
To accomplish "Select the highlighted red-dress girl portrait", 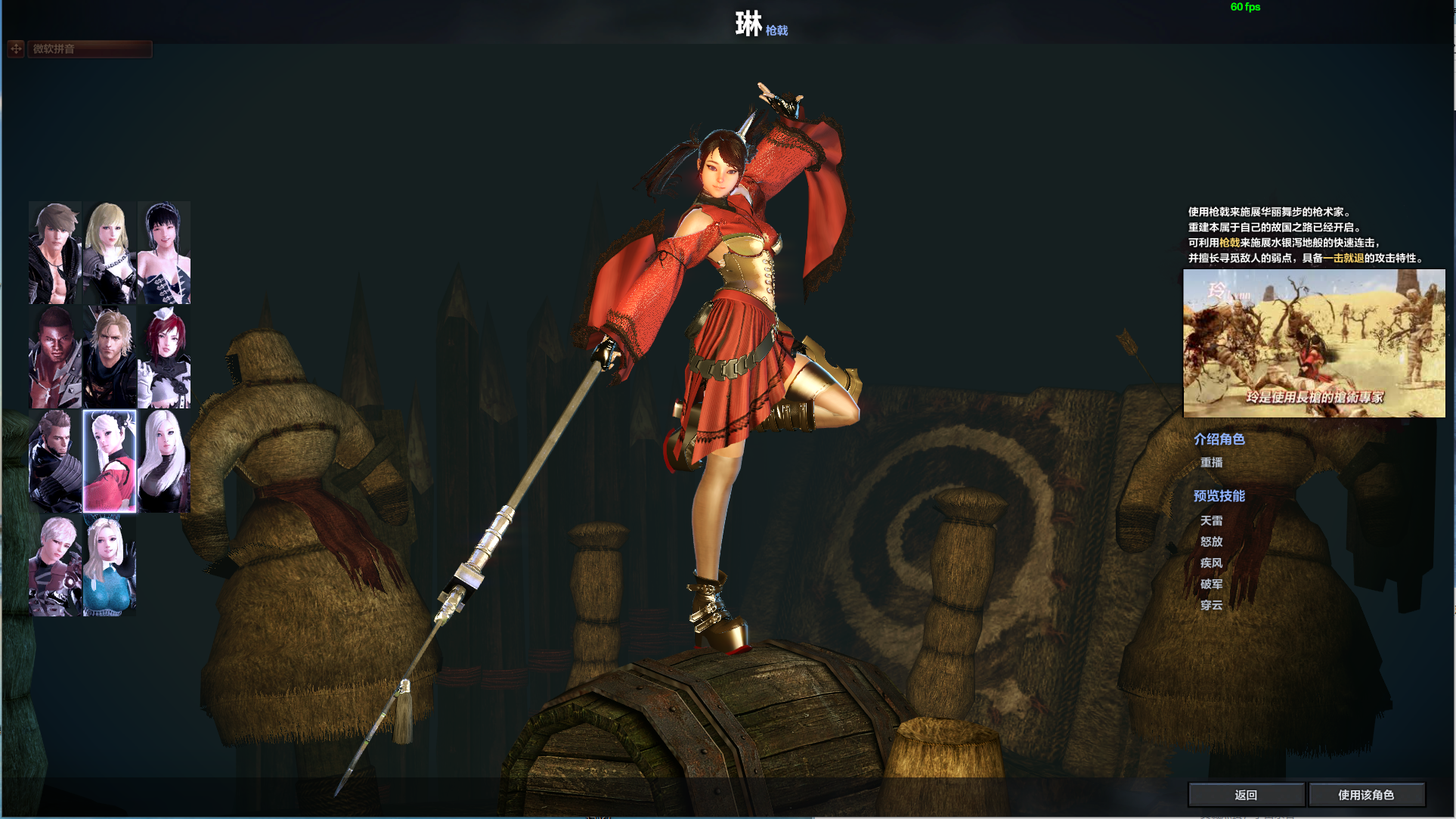I will 110,461.
